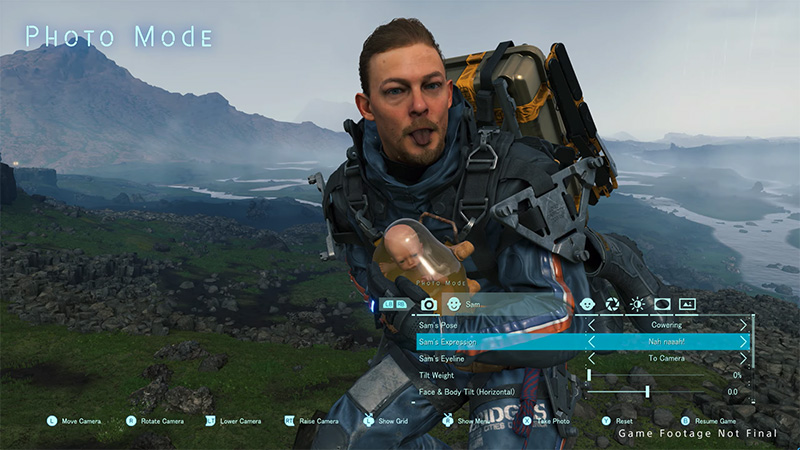This screenshot has height=450, width=800.
Task: Select the Sam character tab
Action: coord(453,304)
